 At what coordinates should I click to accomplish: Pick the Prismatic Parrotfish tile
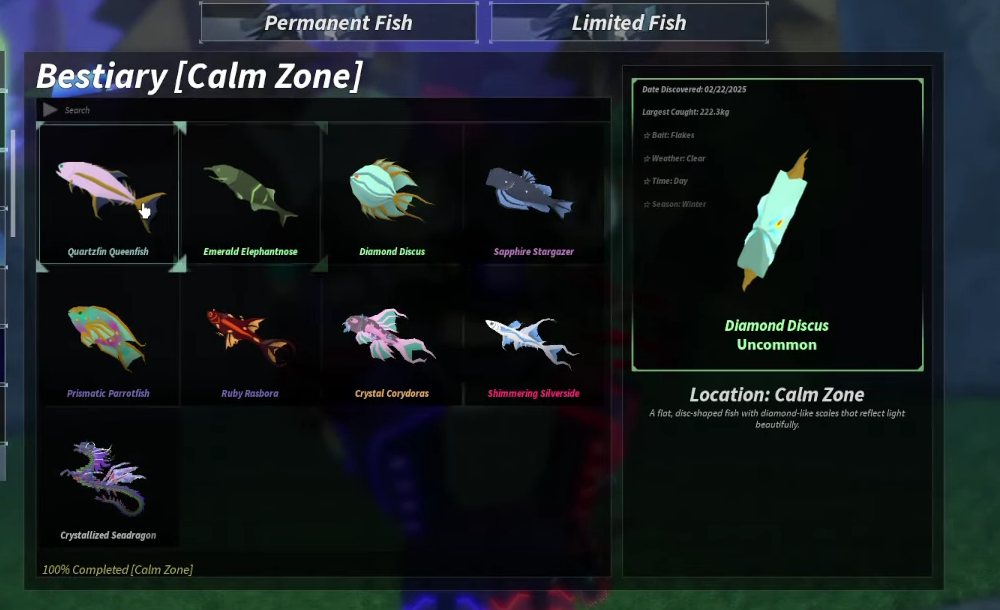108,336
